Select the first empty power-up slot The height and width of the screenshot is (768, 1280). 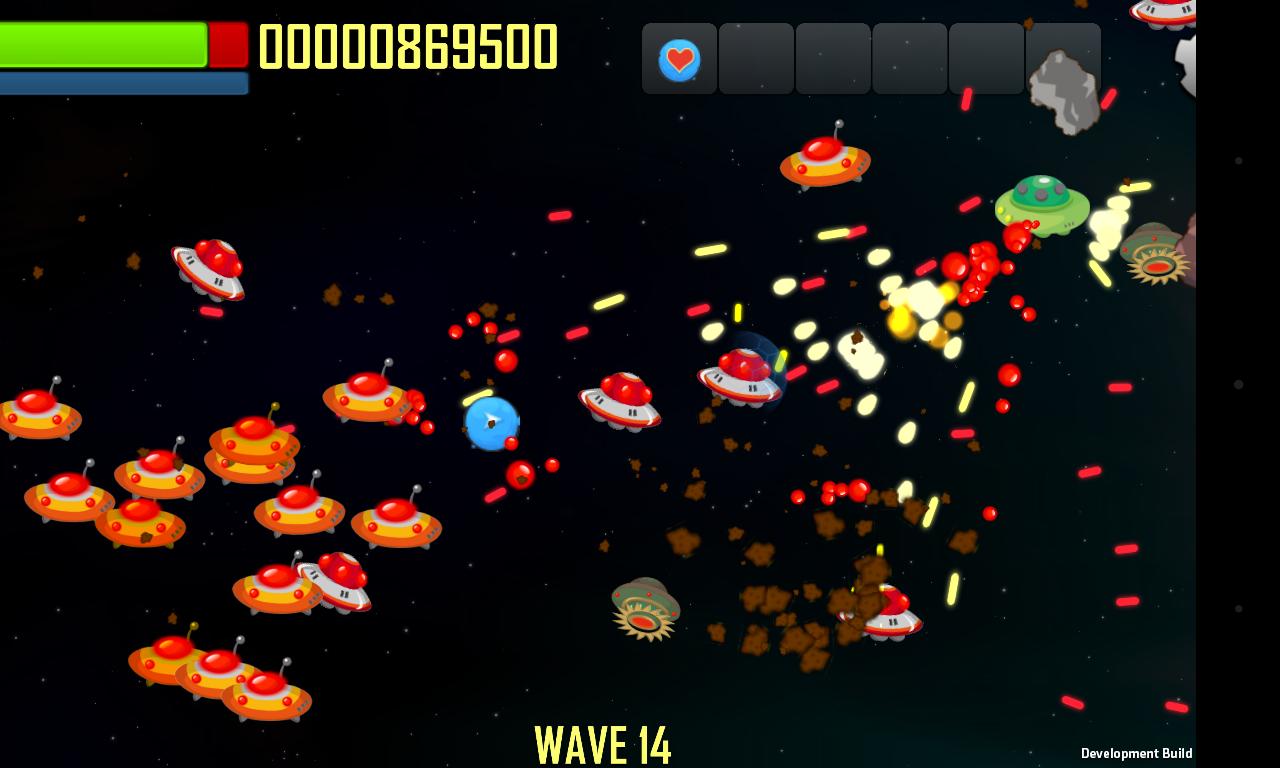click(756, 59)
